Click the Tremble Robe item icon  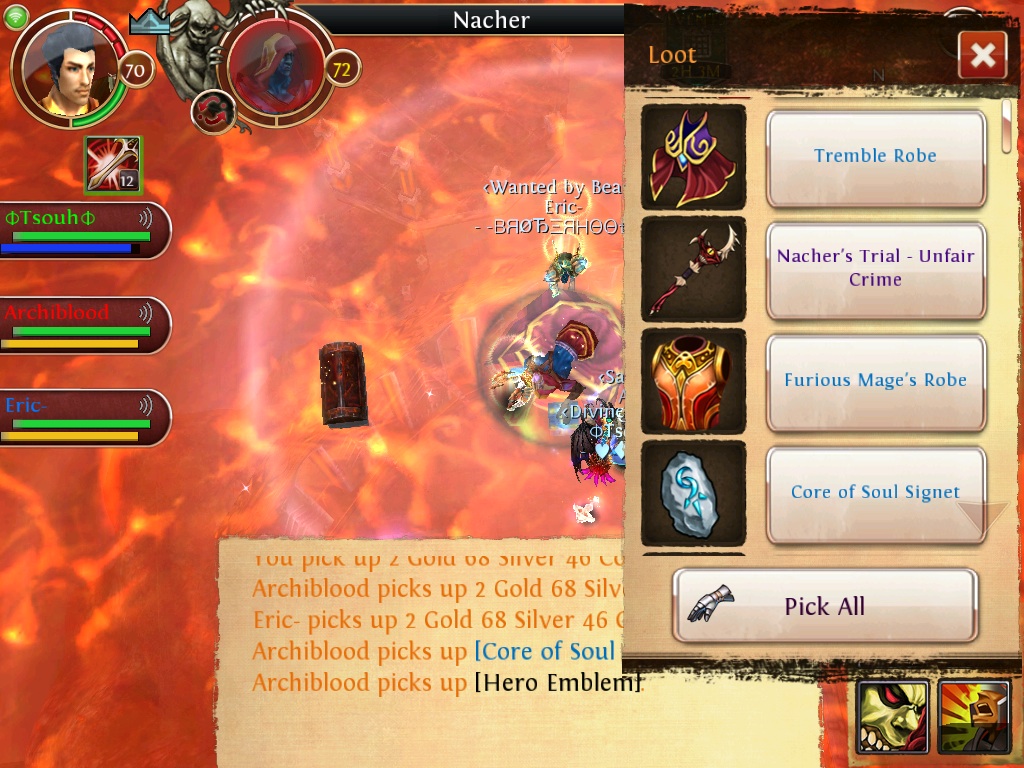[693, 156]
